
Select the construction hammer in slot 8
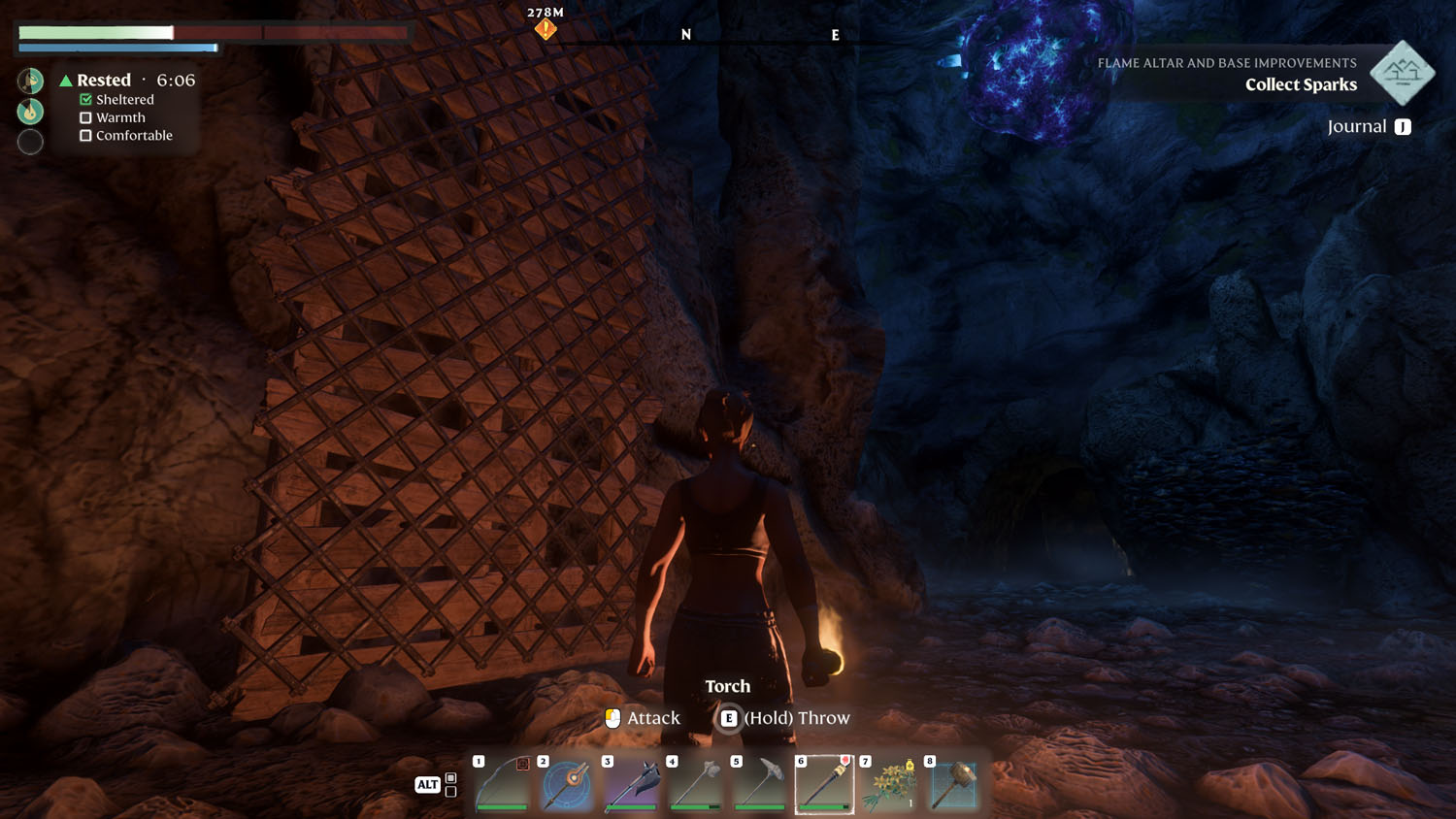click(953, 784)
